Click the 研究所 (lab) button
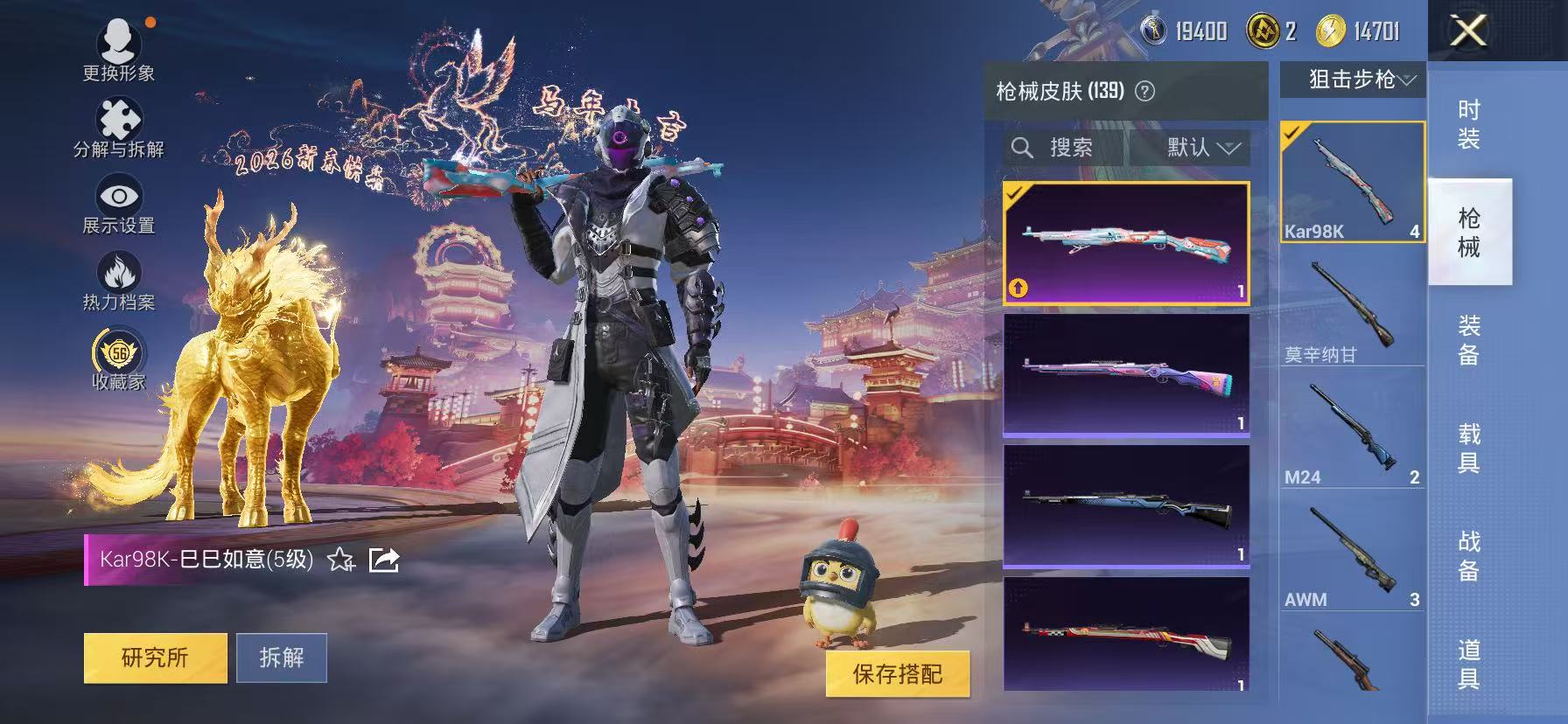 click(x=154, y=658)
